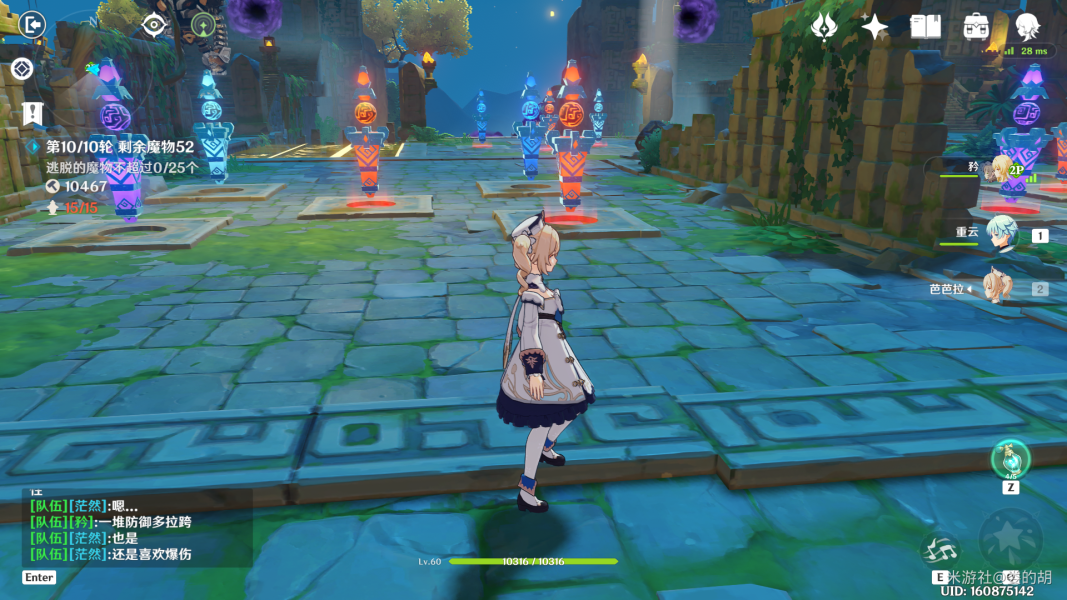
Task: Open the backpack inventory
Action: pyautogui.click(x=977, y=27)
